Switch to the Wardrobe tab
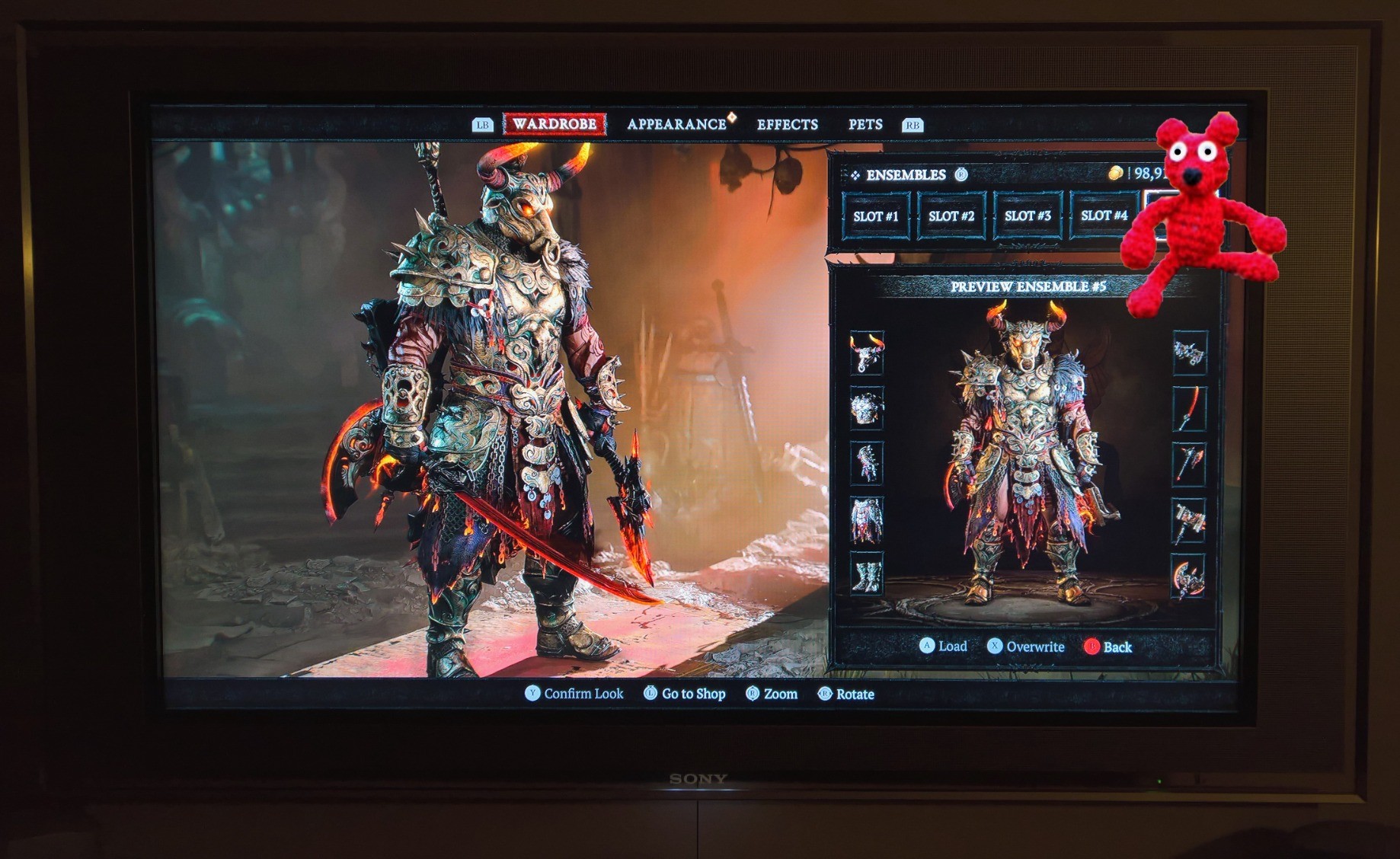 point(554,124)
